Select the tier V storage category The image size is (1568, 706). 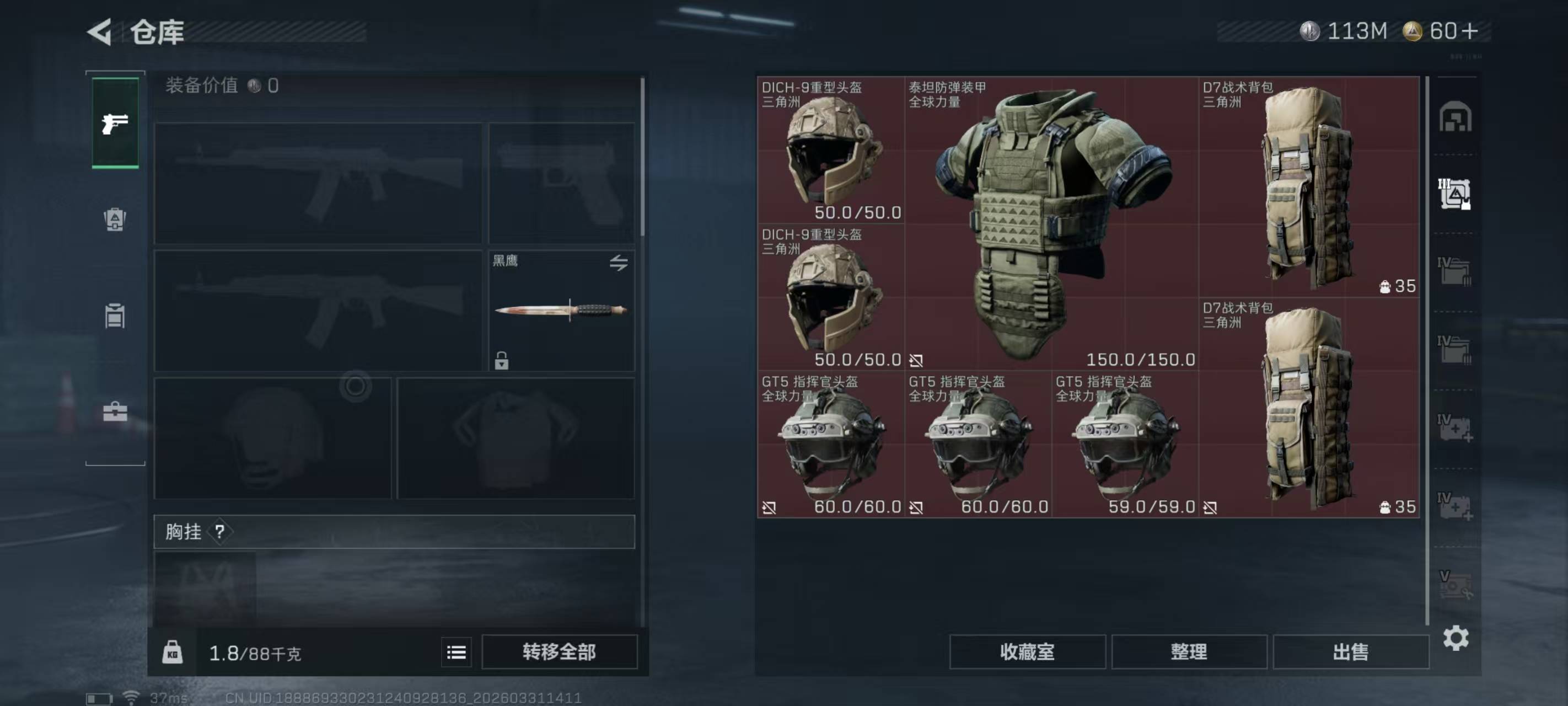(1455, 584)
